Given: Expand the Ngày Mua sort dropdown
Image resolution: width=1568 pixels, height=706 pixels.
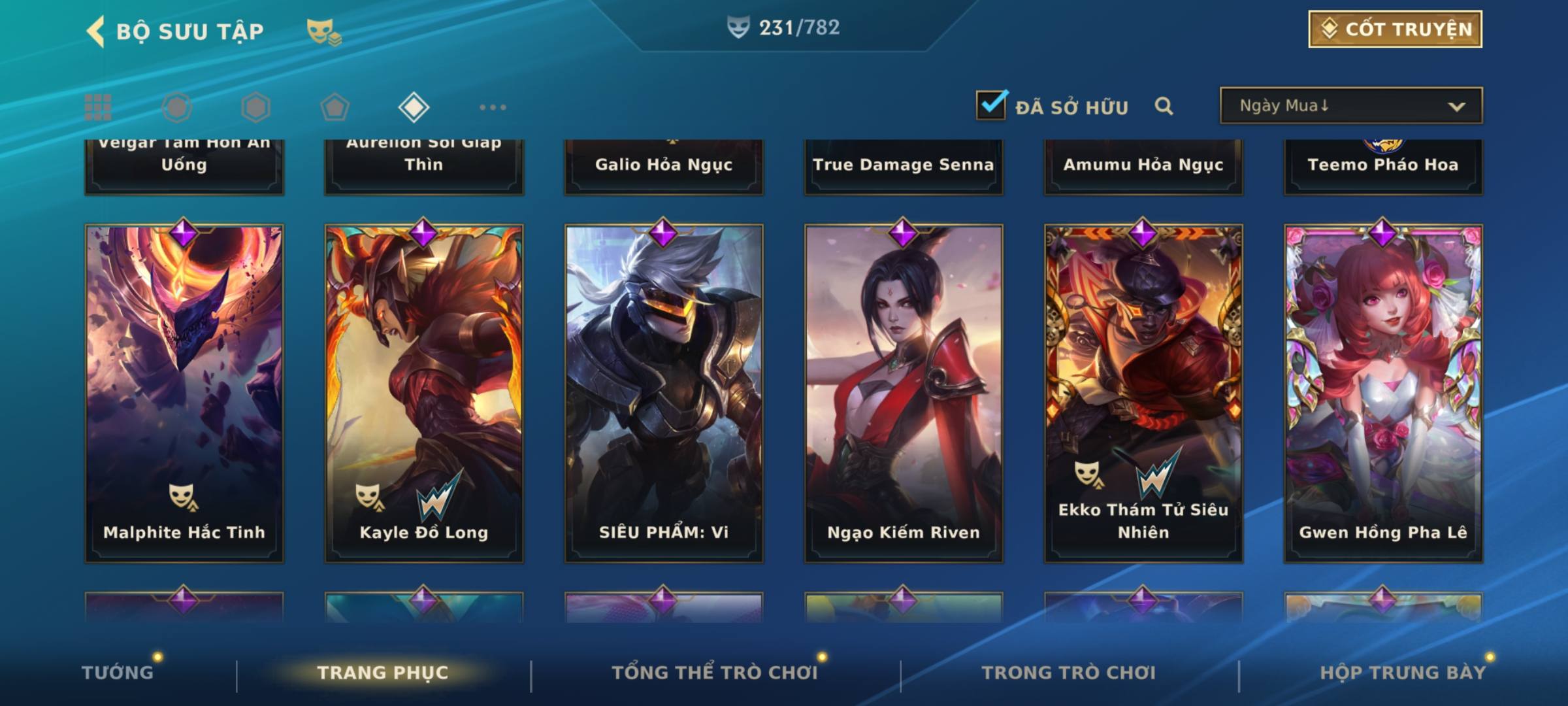Looking at the screenshot, I should [1350, 106].
